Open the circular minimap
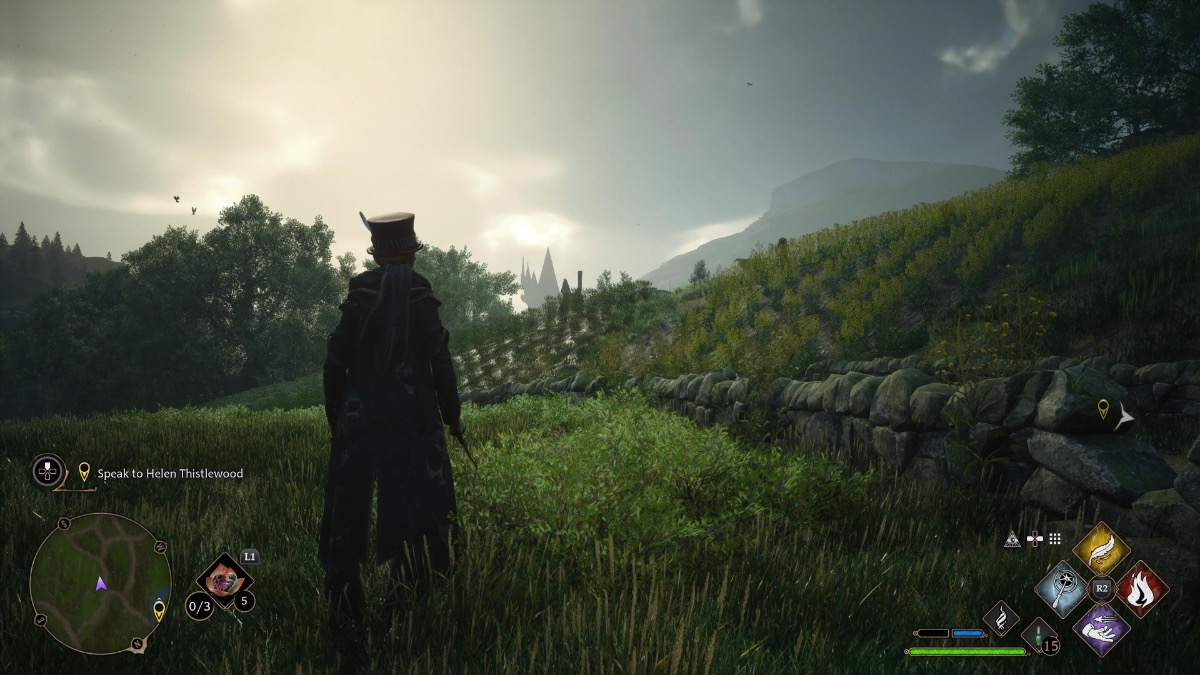 [x=100, y=583]
